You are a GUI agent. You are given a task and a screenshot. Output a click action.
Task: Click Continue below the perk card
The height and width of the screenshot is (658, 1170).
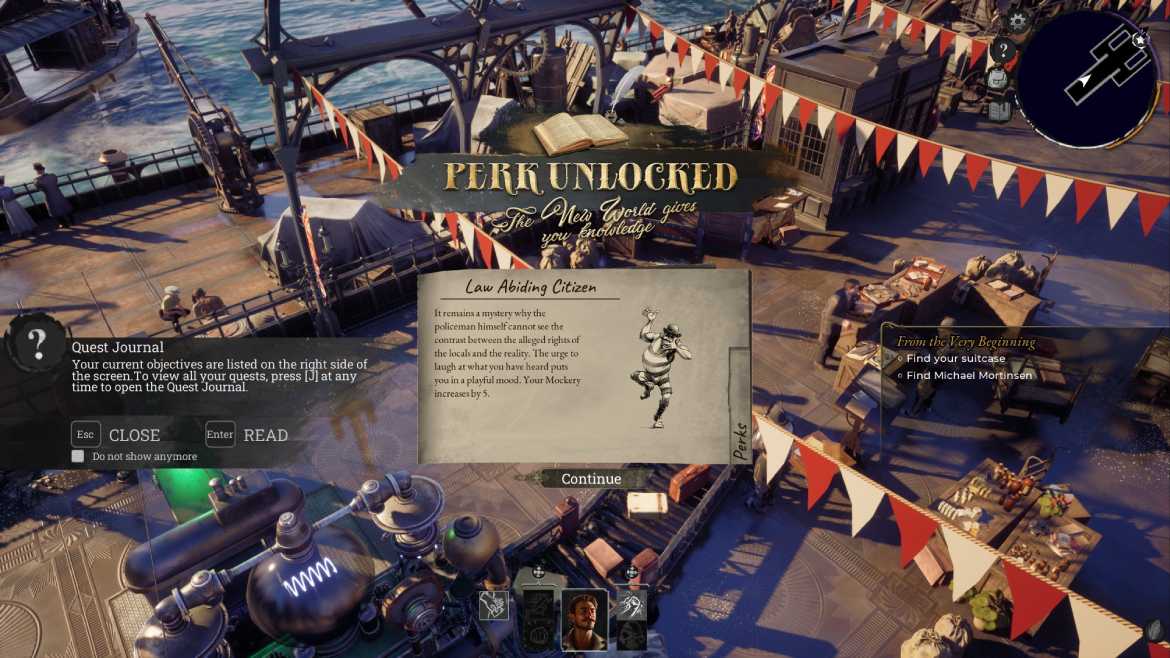click(x=591, y=479)
